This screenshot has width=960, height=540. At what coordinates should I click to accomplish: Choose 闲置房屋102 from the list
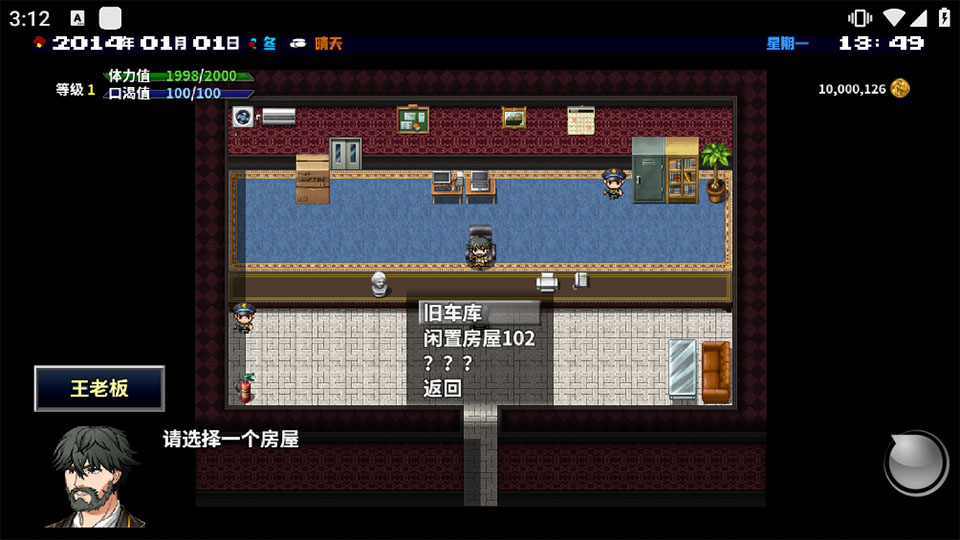pyautogui.click(x=479, y=338)
